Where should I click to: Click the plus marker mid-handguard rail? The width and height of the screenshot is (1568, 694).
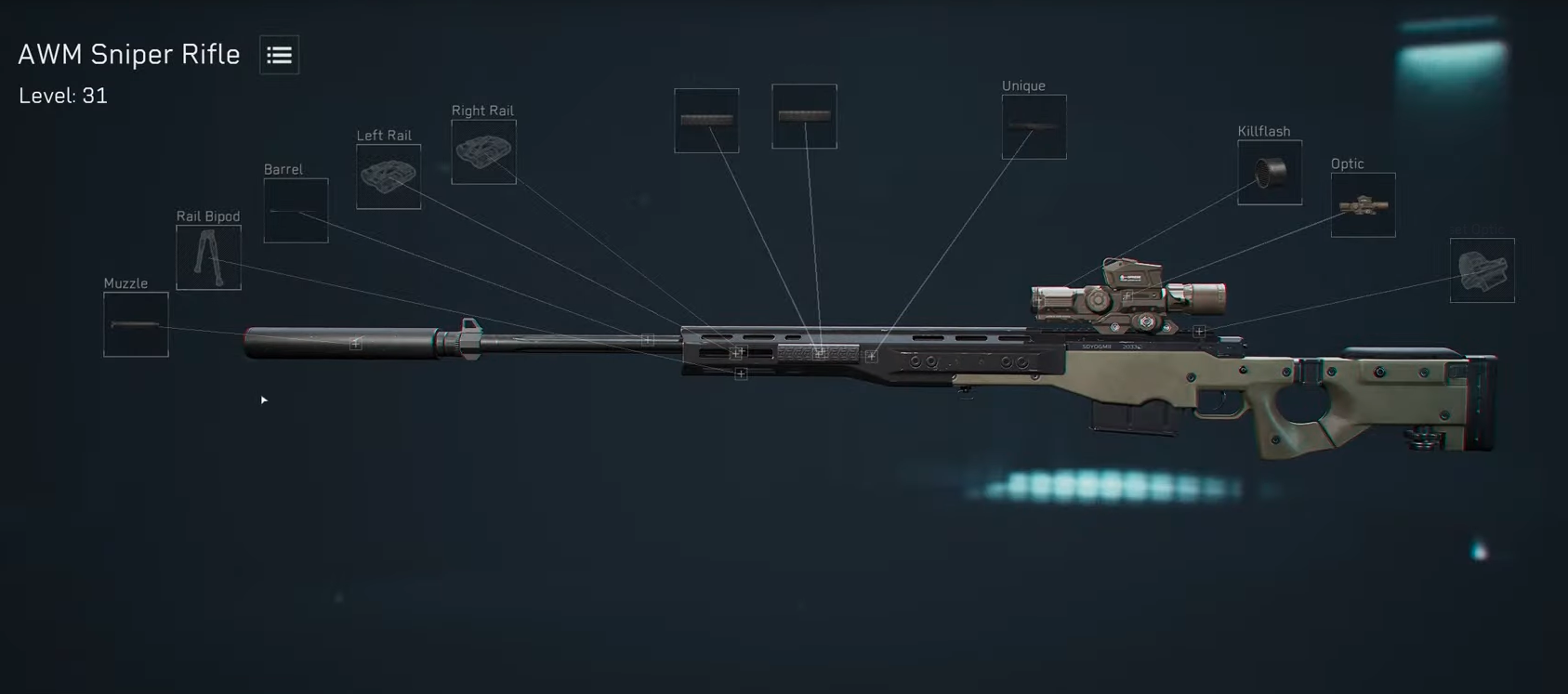[819, 352]
